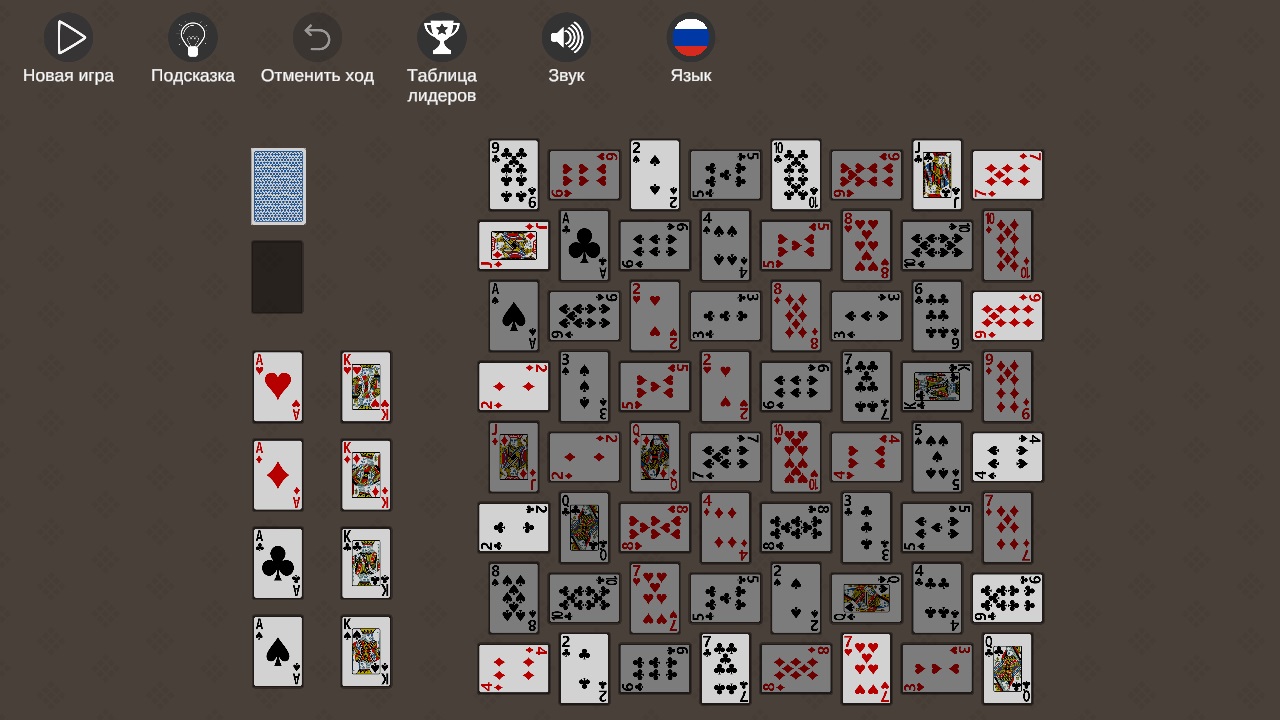This screenshot has width=1280, height=720.
Task: Select the Jack of clubs card
Action: click(936, 174)
